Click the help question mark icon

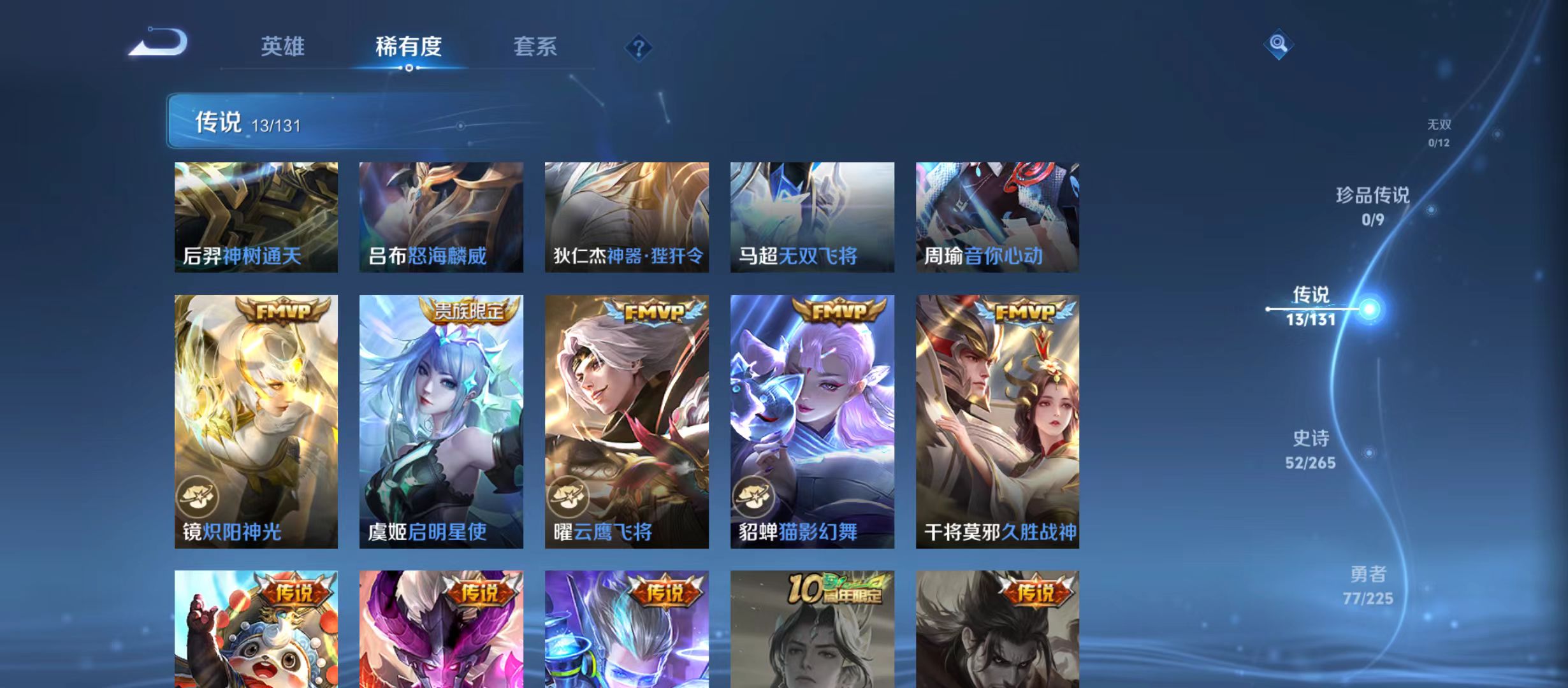tap(640, 47)
